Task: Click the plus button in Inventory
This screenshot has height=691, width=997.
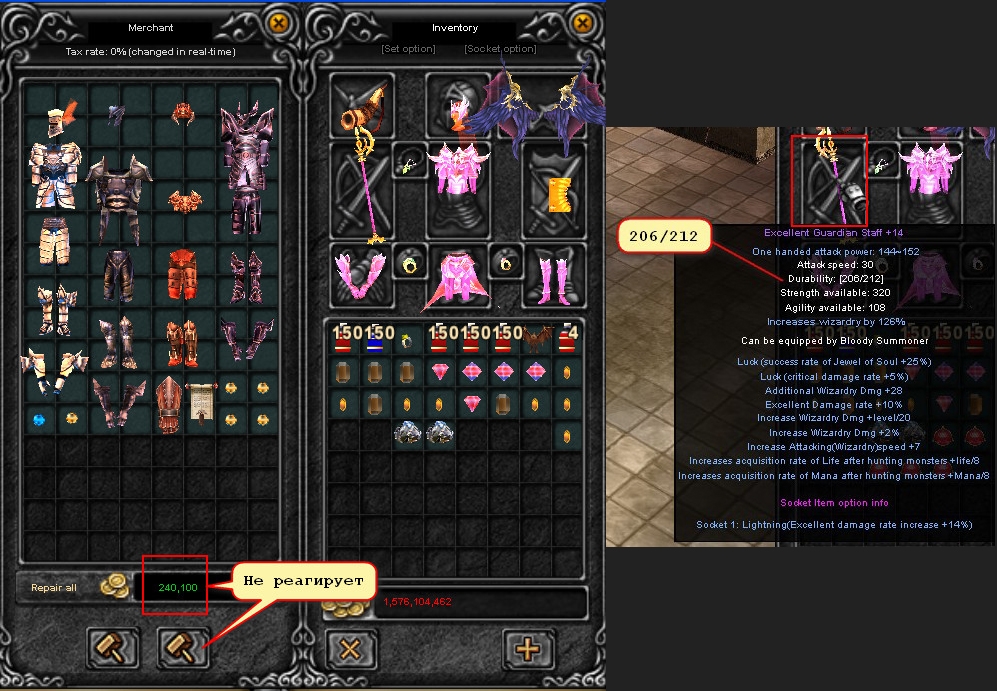Action: (527, 648)
